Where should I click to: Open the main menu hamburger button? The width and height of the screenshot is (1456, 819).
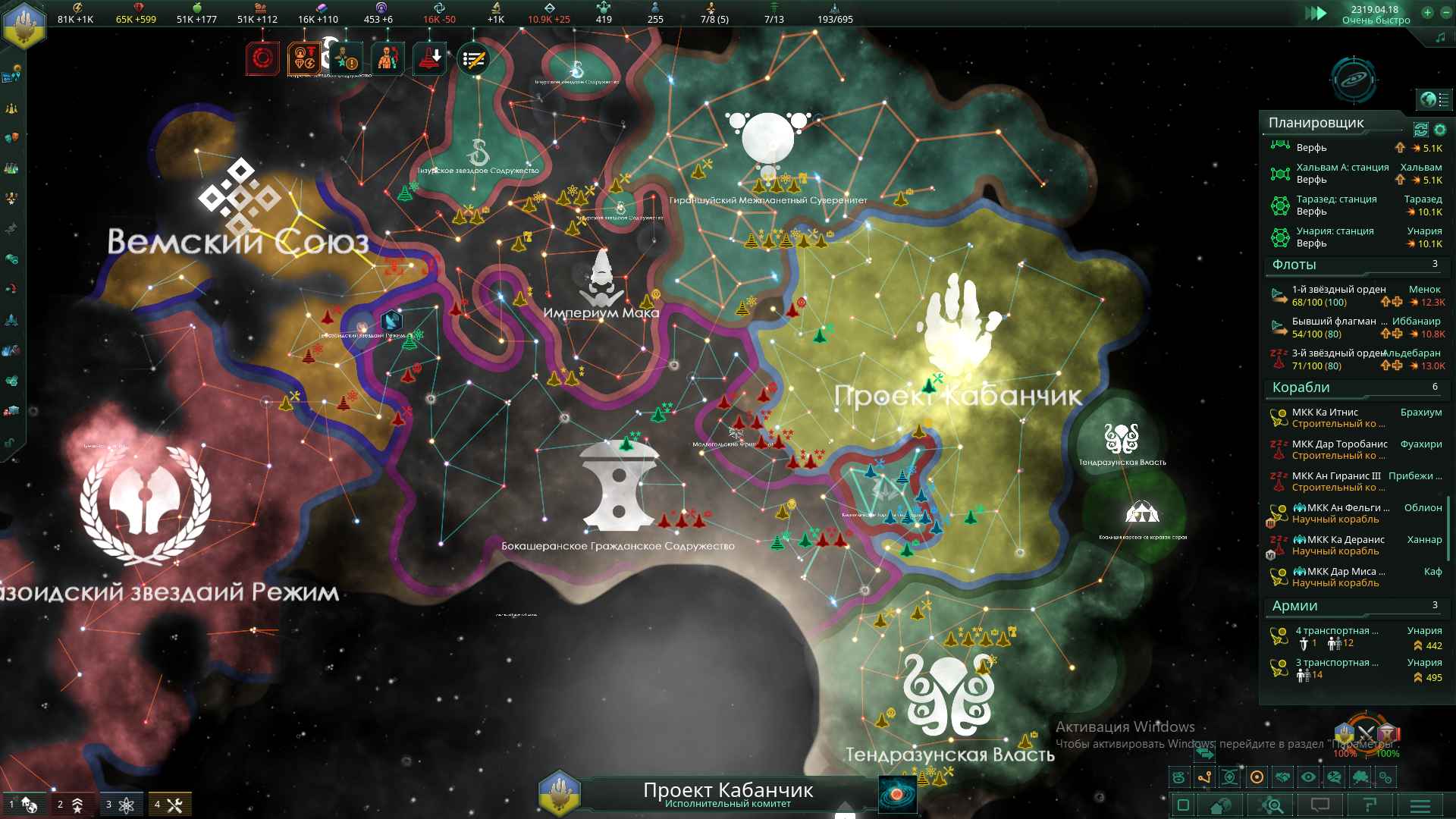click(x=1420, y=805)
